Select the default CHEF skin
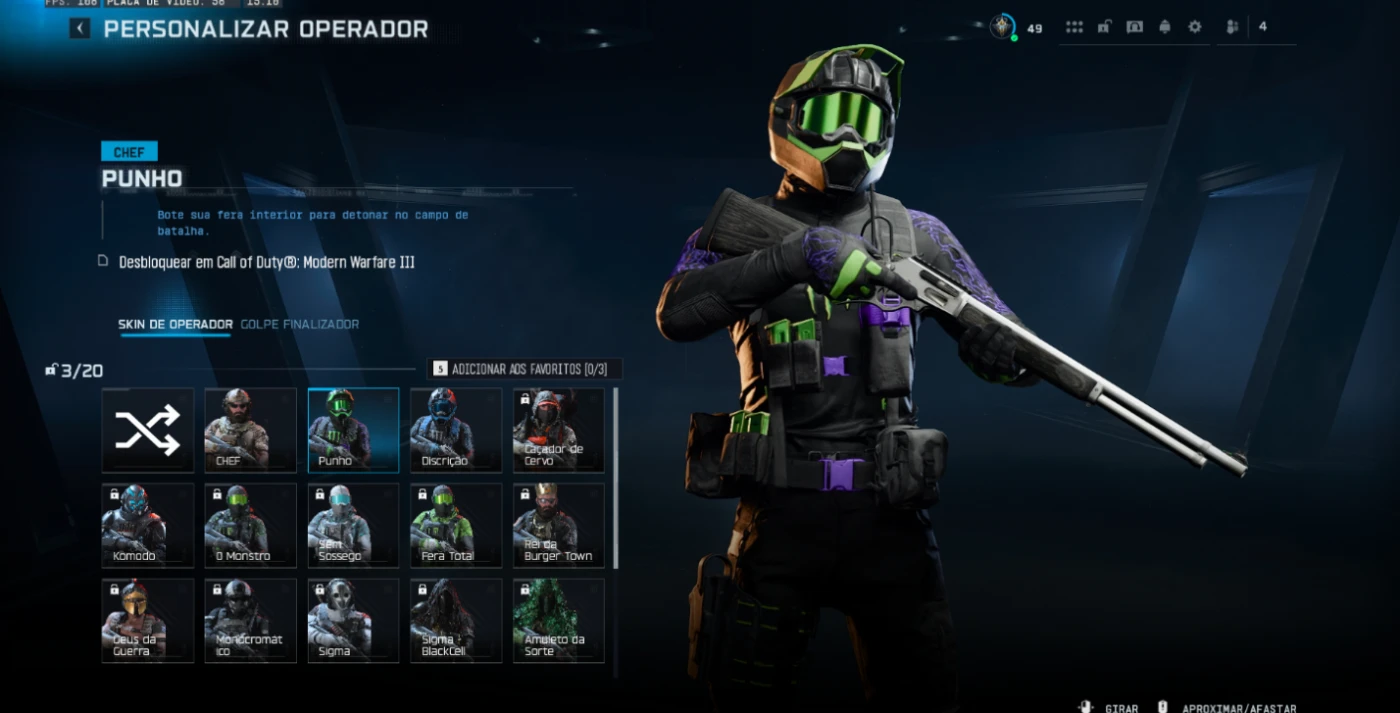The width and height of the screenshot is (1400, 713). coord(250,430)
